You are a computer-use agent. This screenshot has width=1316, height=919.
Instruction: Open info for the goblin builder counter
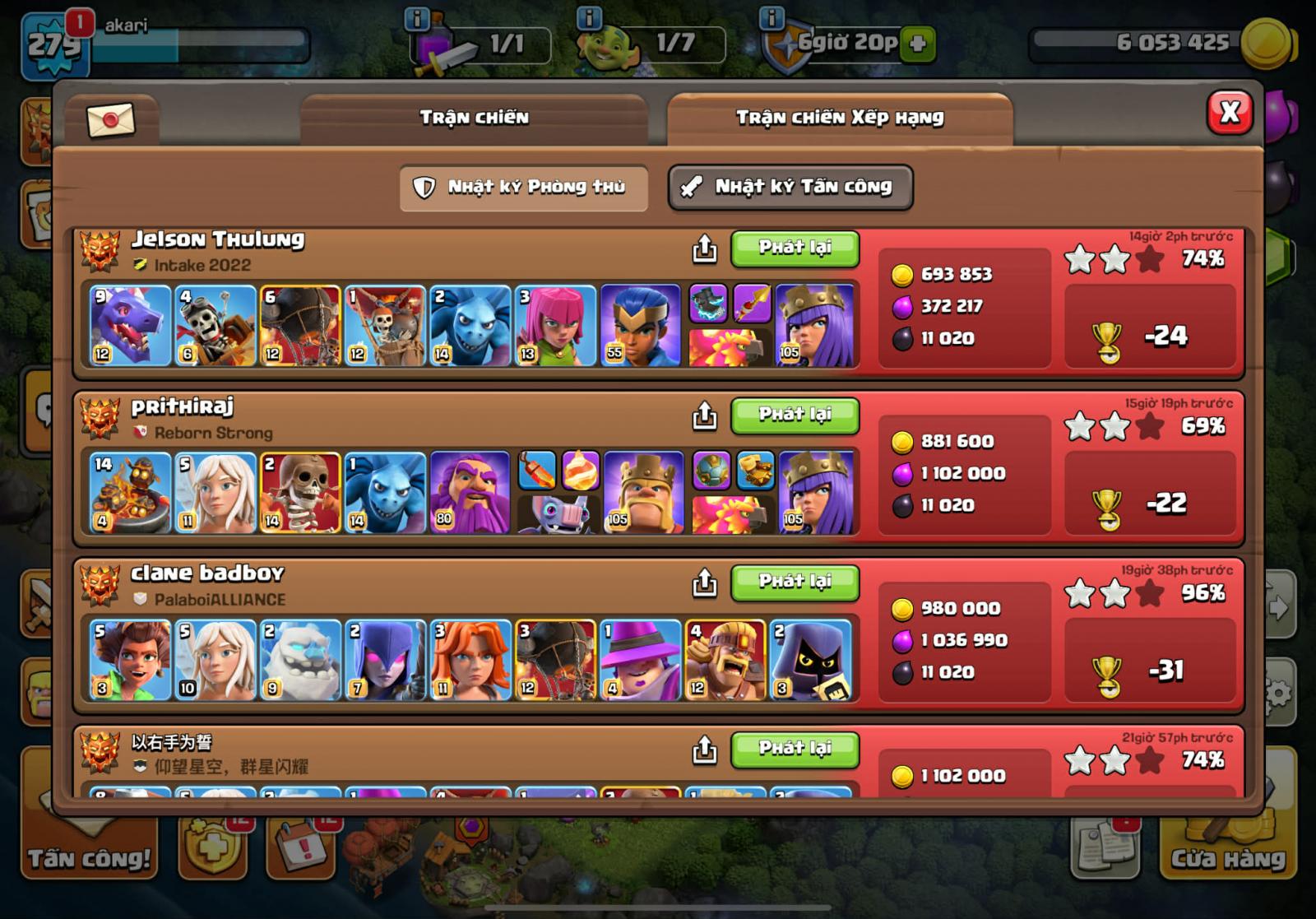point(590,18)
